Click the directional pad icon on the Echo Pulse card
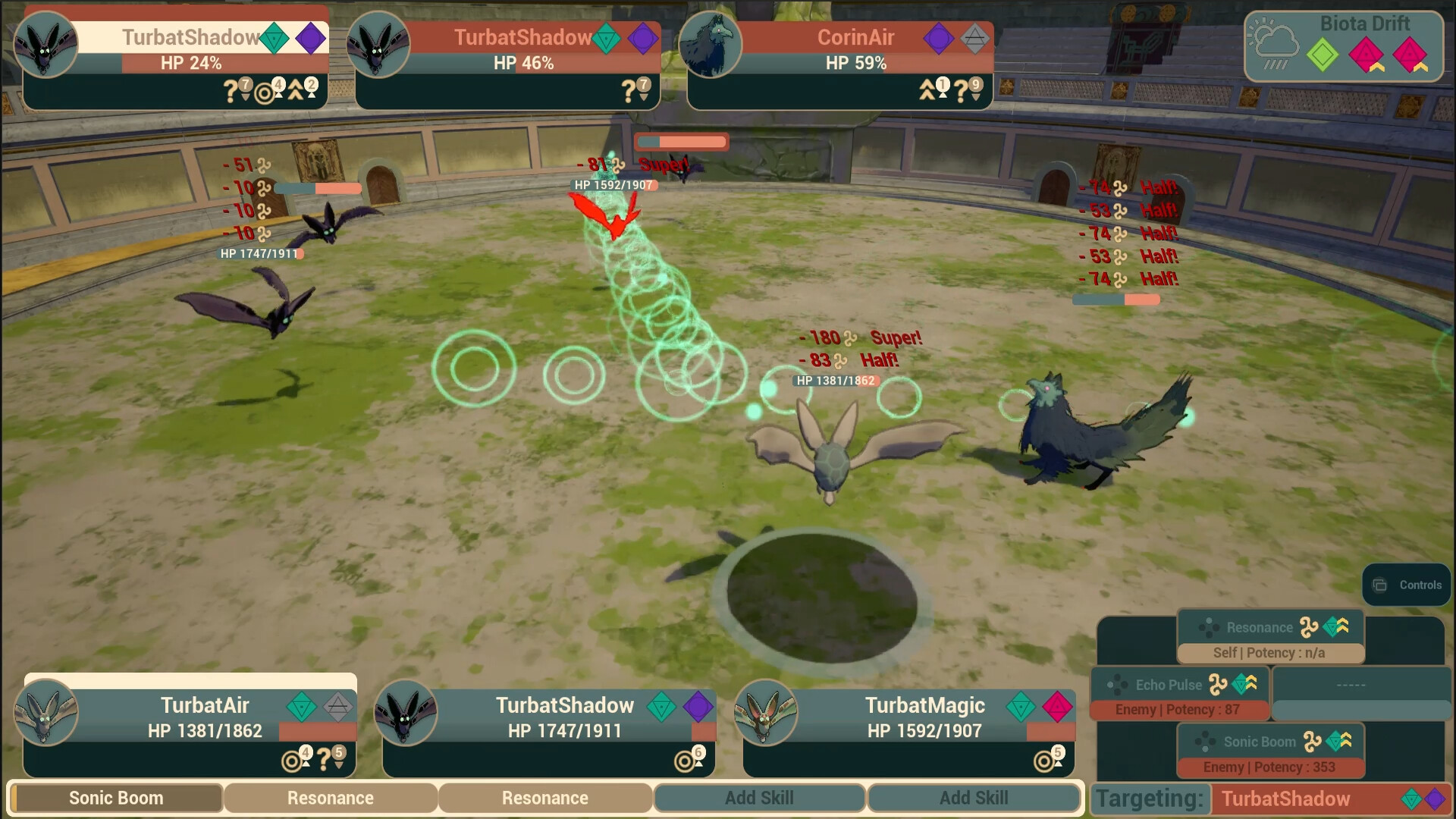Screen dimensions: 1456x819 click(x=1120, y=685)
